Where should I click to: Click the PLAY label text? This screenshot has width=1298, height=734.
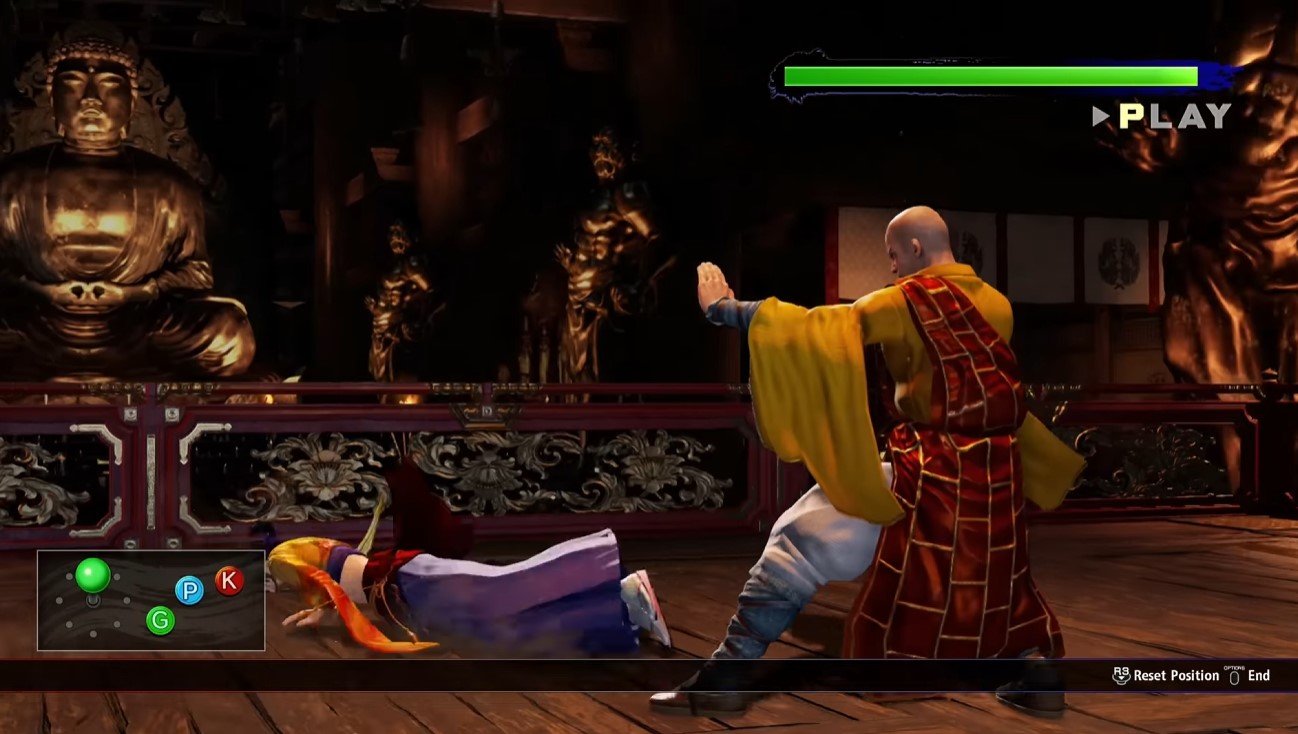[1175, 117]
